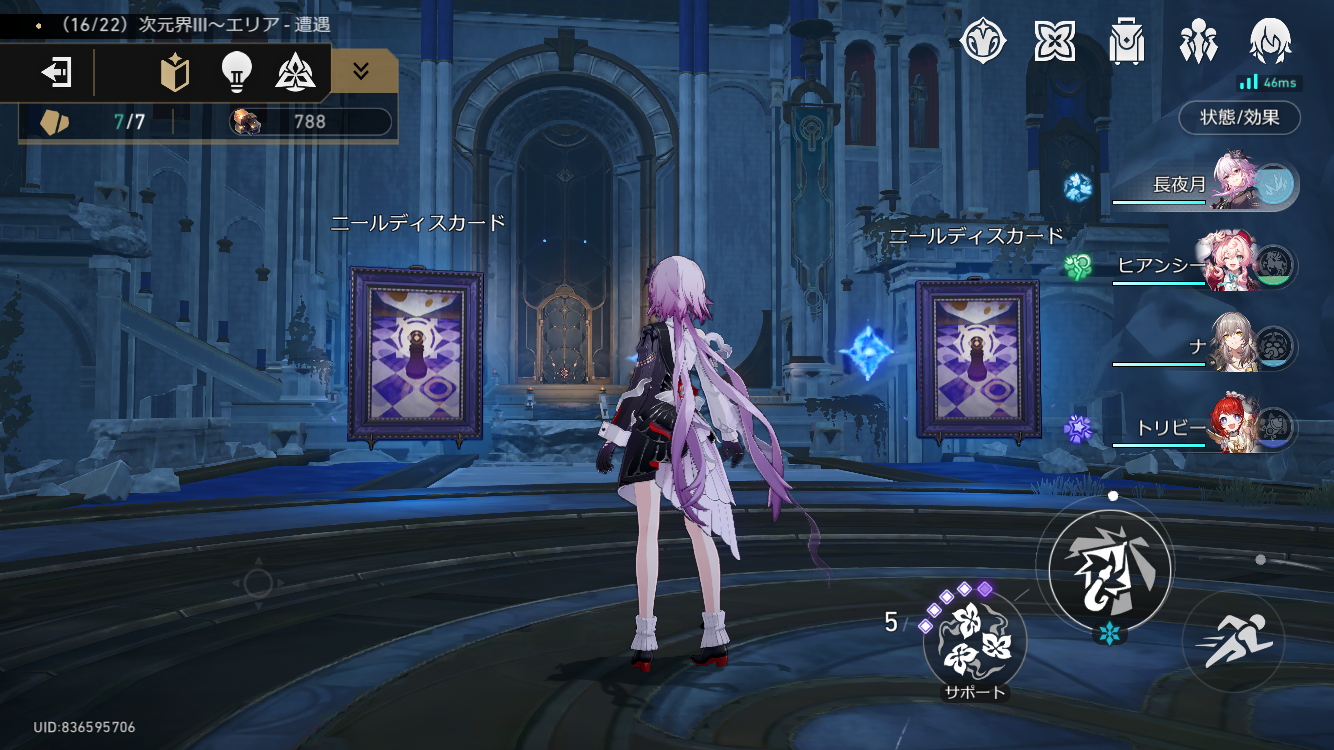
Task: Trigger the large basic attack button
Action: click(x=1109, y=569)
